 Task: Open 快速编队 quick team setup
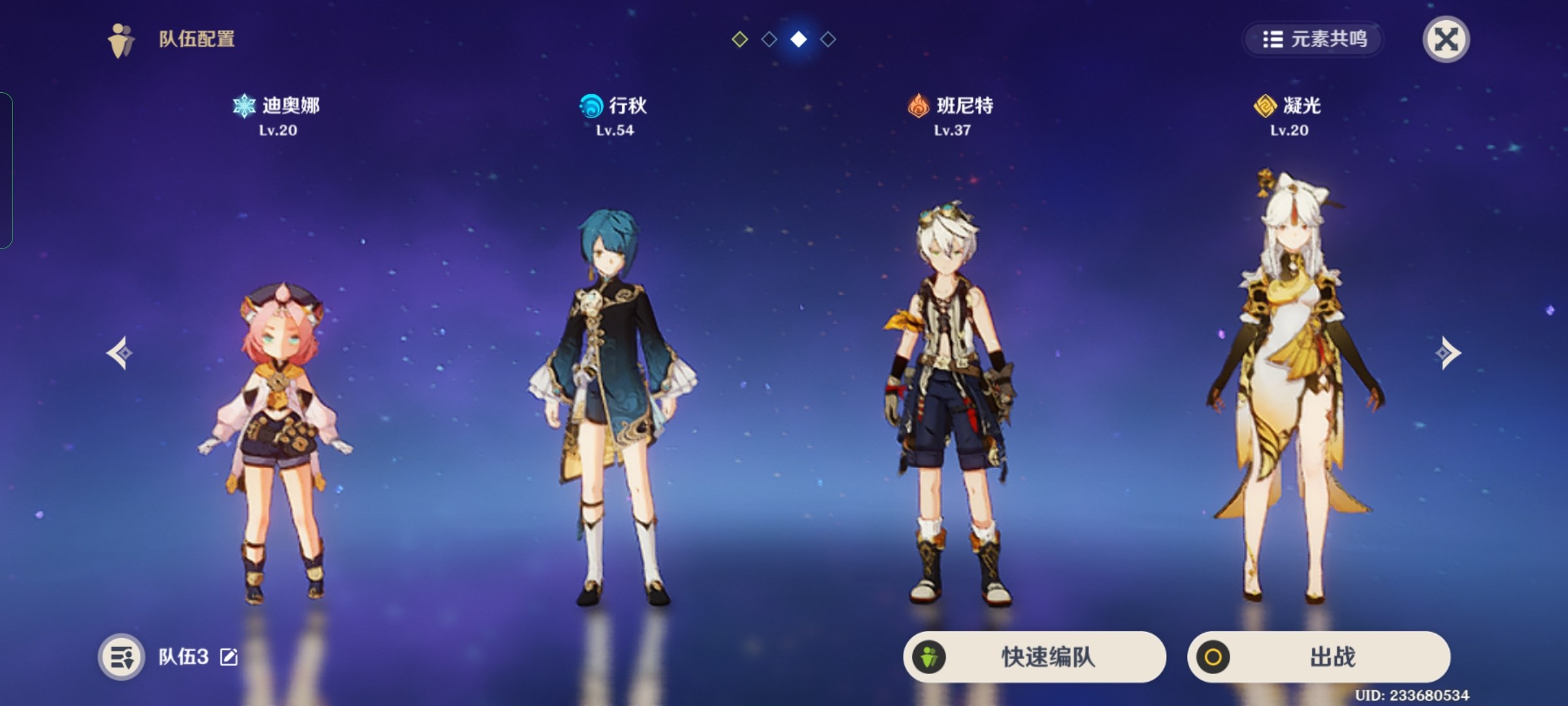click(1034, 656)
